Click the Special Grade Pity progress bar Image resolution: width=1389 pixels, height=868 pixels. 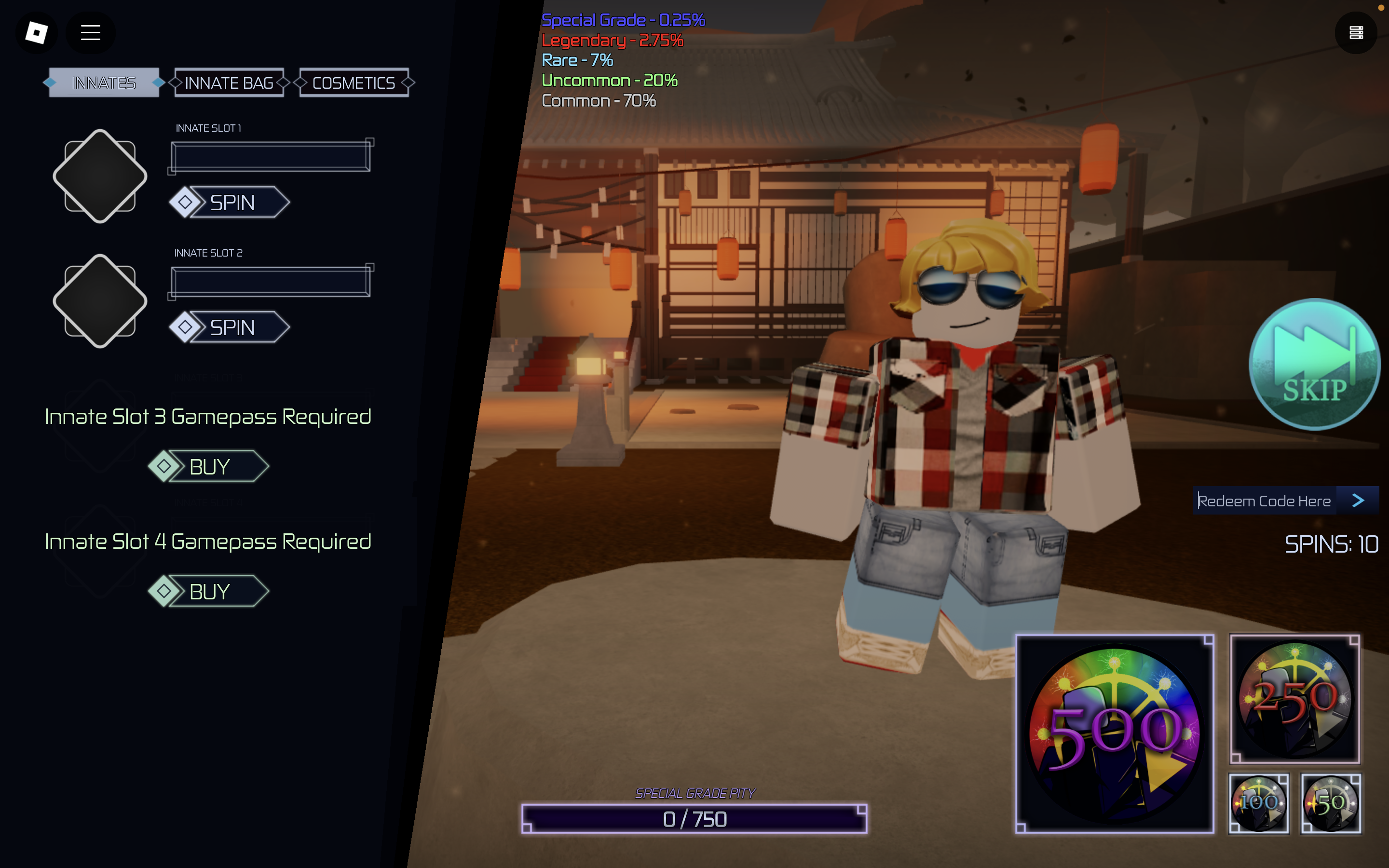(x=695, y=819)
